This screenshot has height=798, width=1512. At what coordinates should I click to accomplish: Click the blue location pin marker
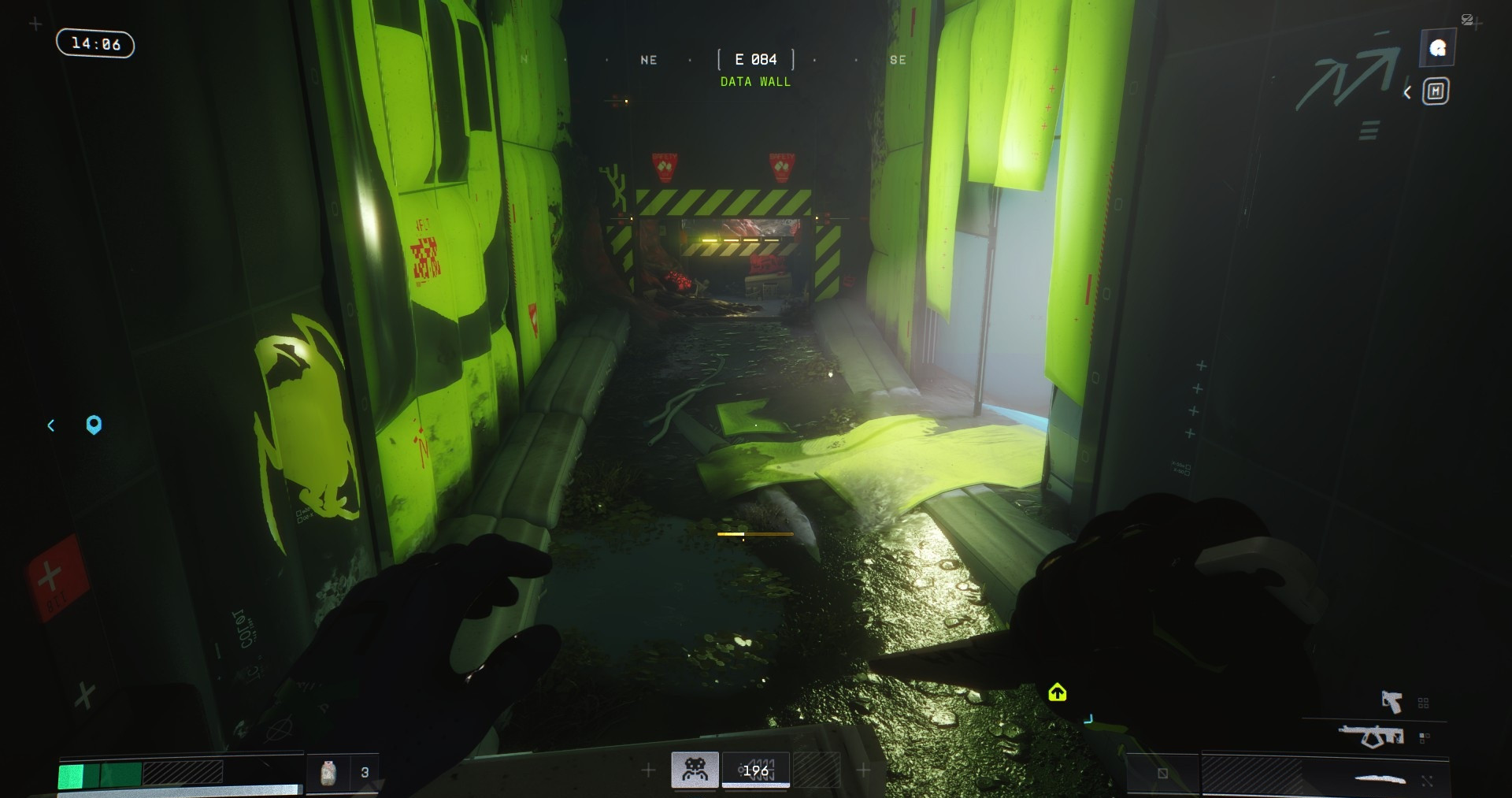click(x=94, y=425)
